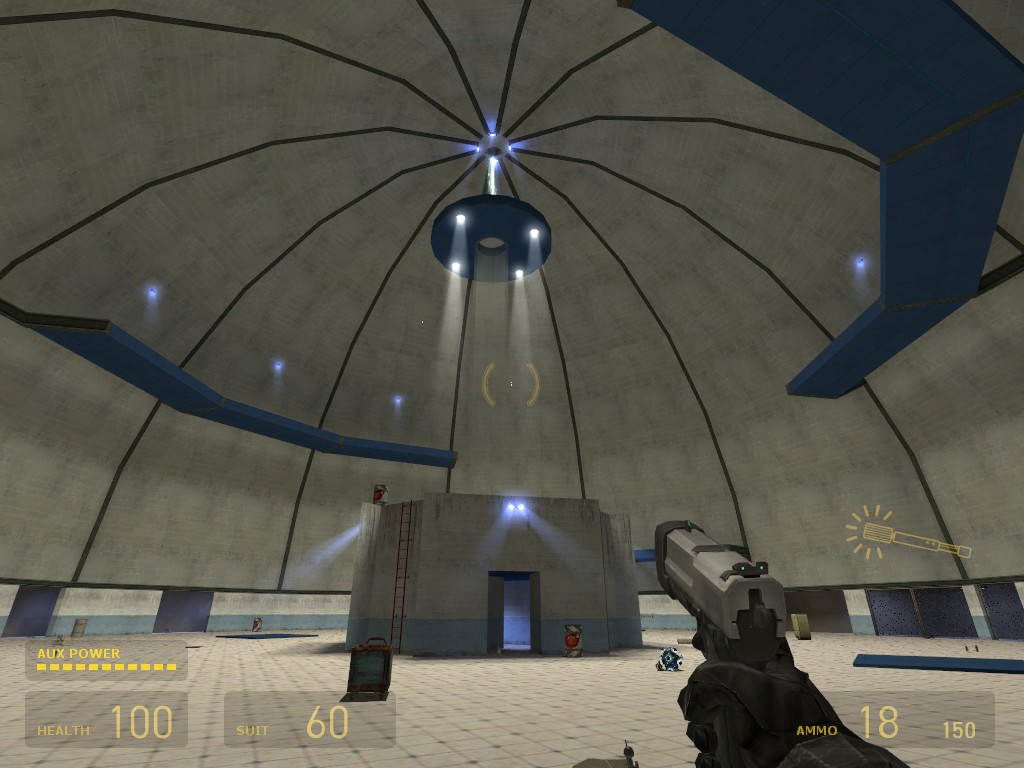This screenshot has width=1024, height=768.
Task: Click the yellow flashlight HUD icon
Action: [x=906, y=535]
